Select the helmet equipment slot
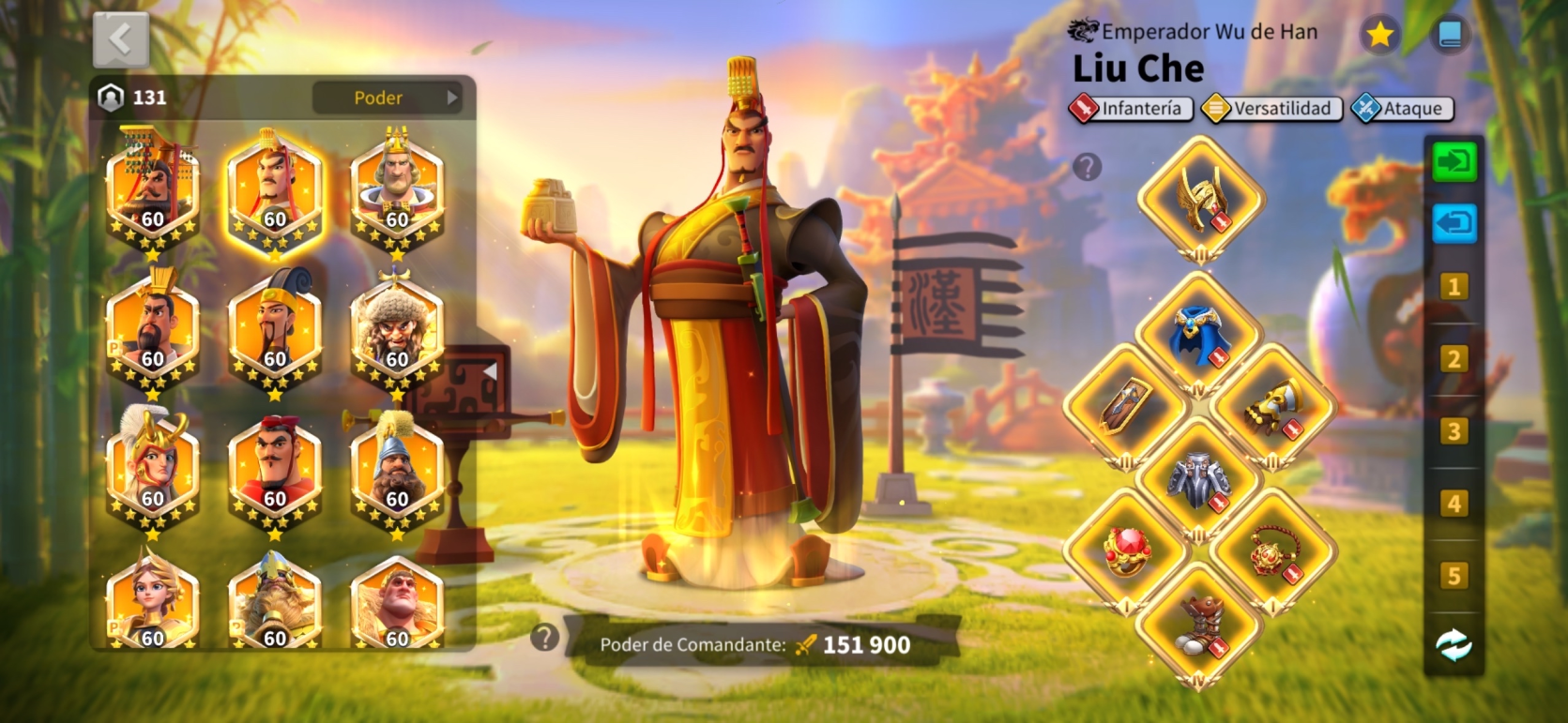 [x=1200, y=198]
